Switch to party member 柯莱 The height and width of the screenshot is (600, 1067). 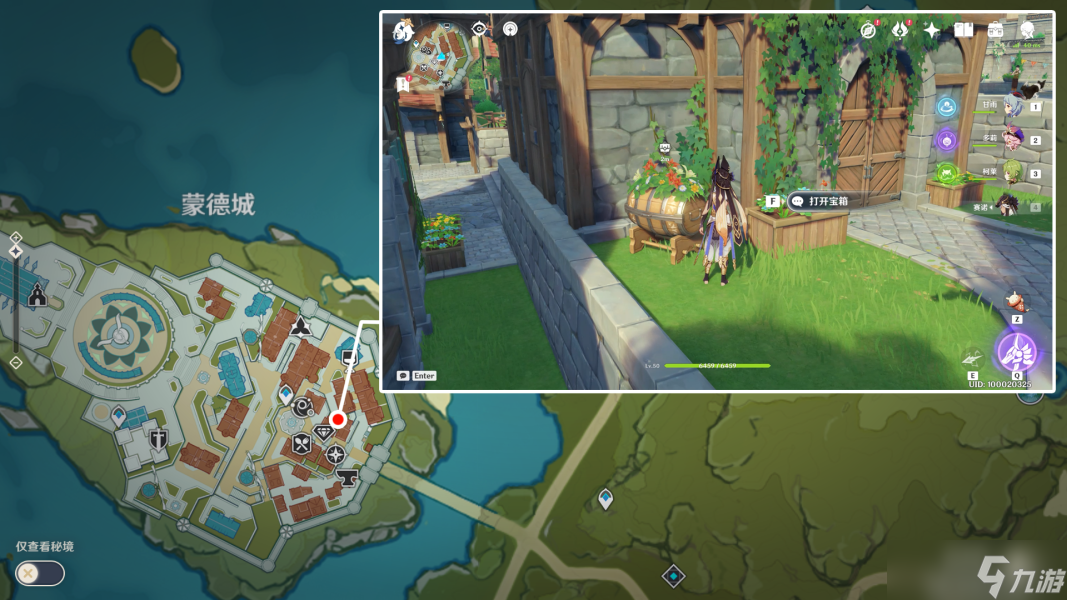pos(1013,173)
